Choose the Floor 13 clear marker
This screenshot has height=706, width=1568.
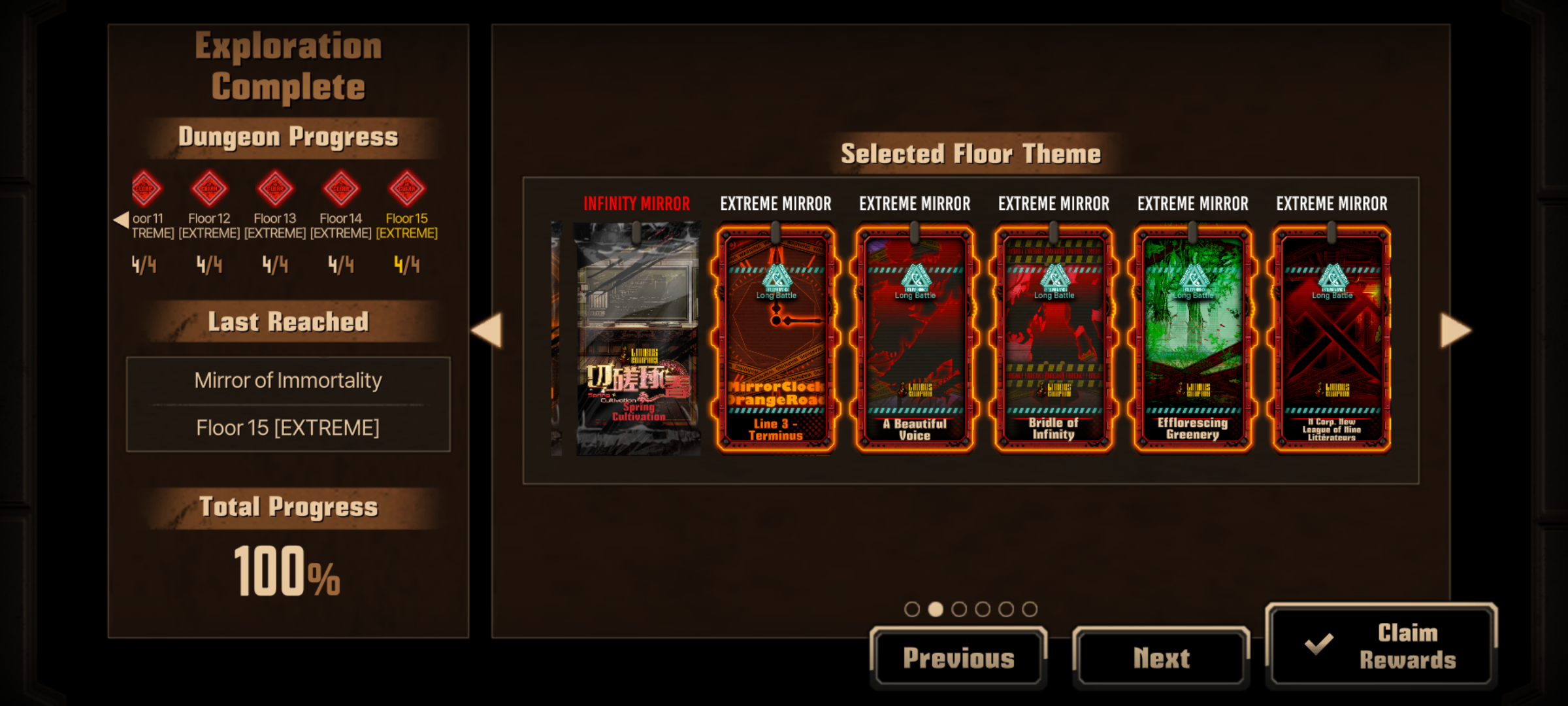tap(275, 189)
